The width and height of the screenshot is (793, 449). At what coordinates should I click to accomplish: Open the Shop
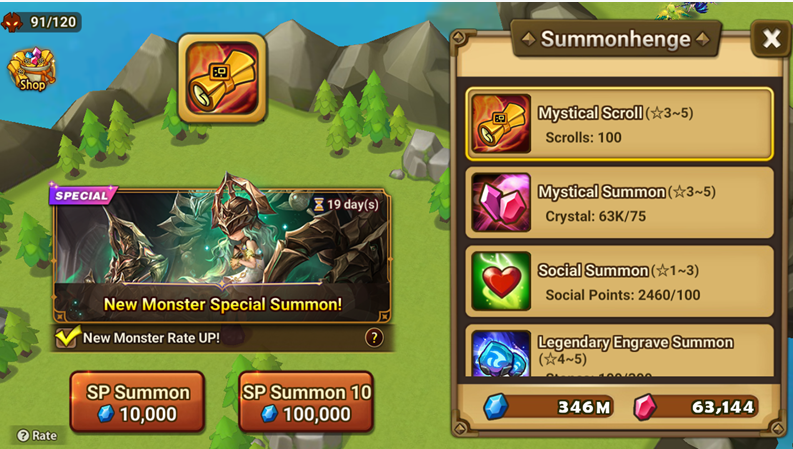point(32,70)
